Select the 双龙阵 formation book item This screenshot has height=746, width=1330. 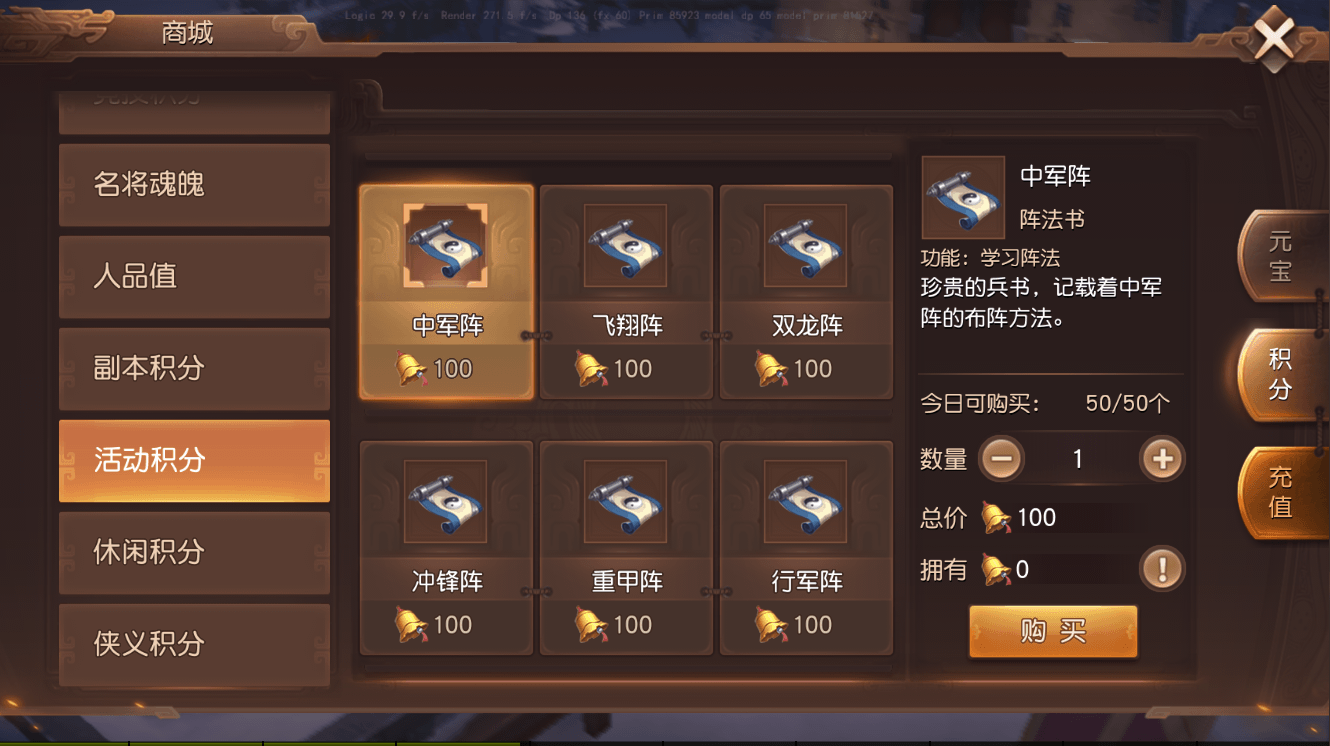(806, 290)
